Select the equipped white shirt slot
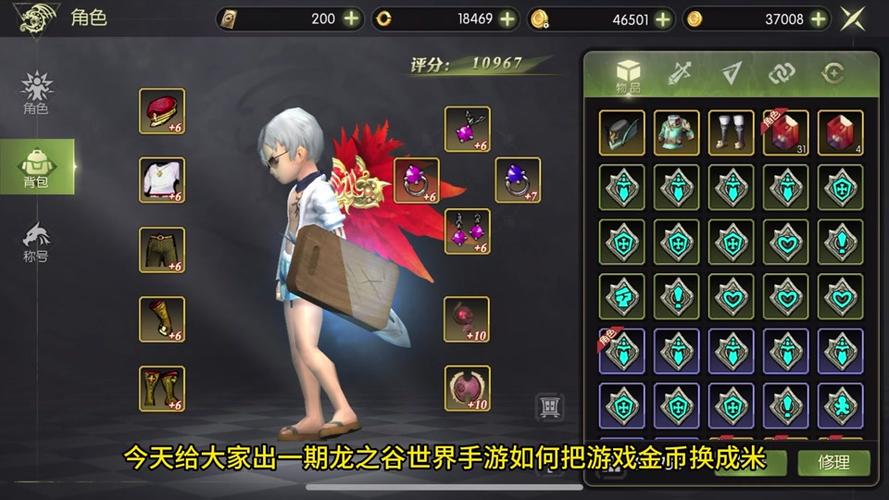 [x=161, y=180]
